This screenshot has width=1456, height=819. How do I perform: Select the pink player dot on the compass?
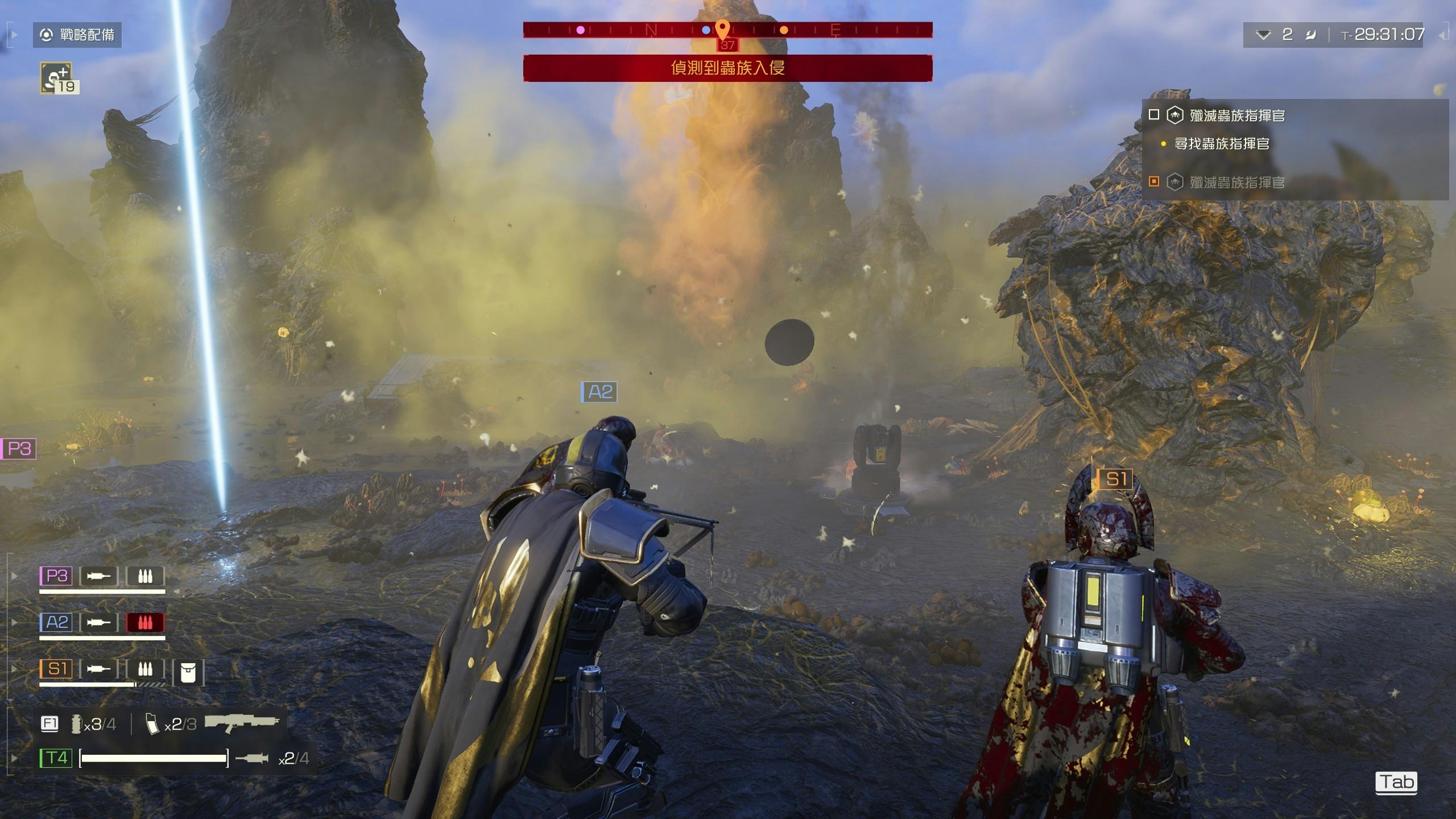pos(580,30)
